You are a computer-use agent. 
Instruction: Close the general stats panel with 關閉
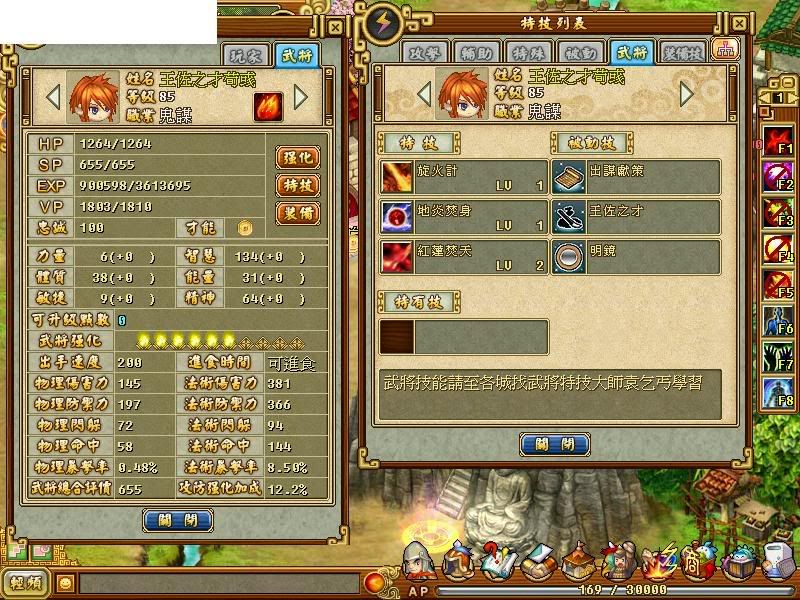coord(178,520)
